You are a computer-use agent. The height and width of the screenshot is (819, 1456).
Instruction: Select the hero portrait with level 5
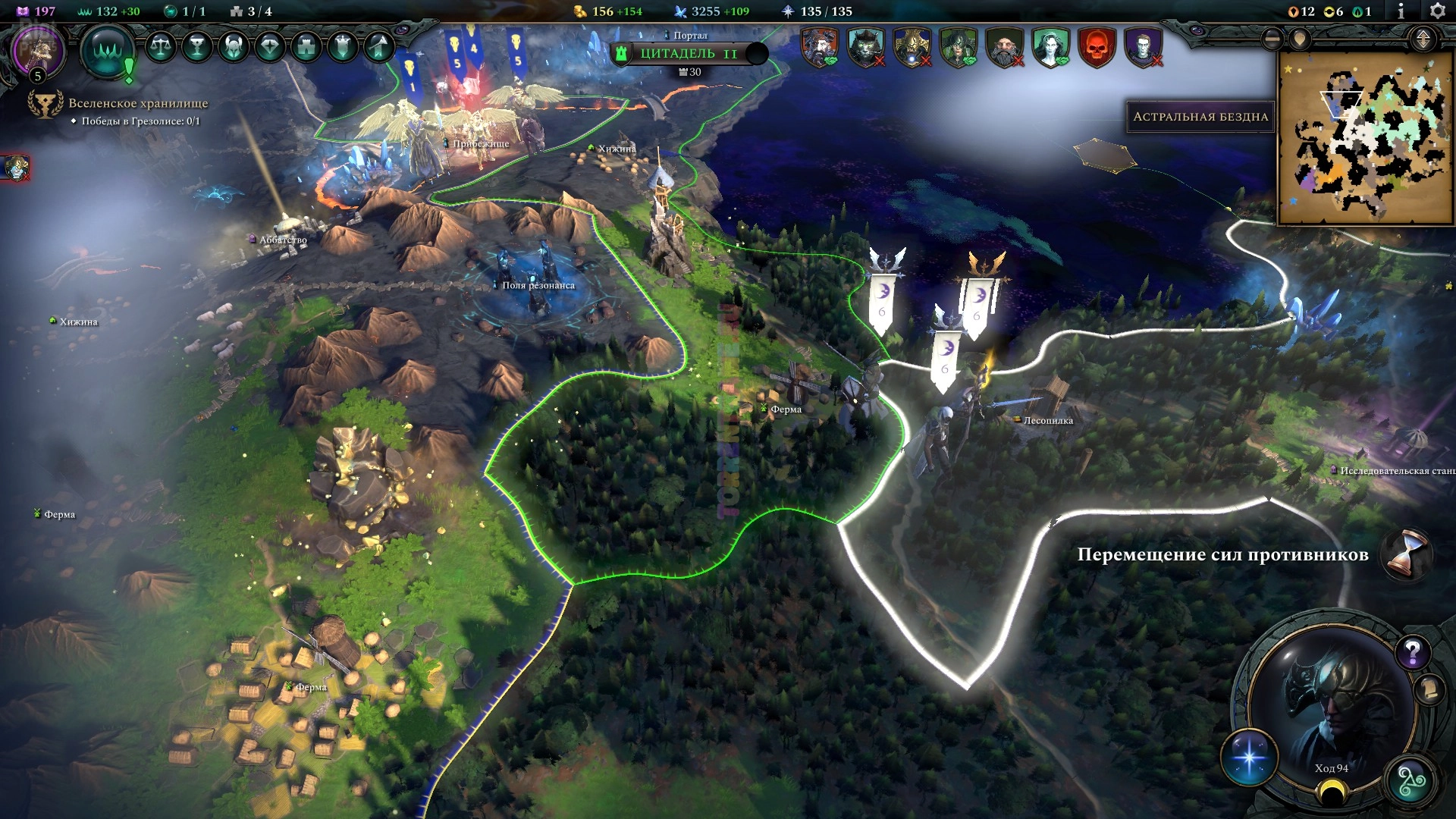tap(38, 52)
